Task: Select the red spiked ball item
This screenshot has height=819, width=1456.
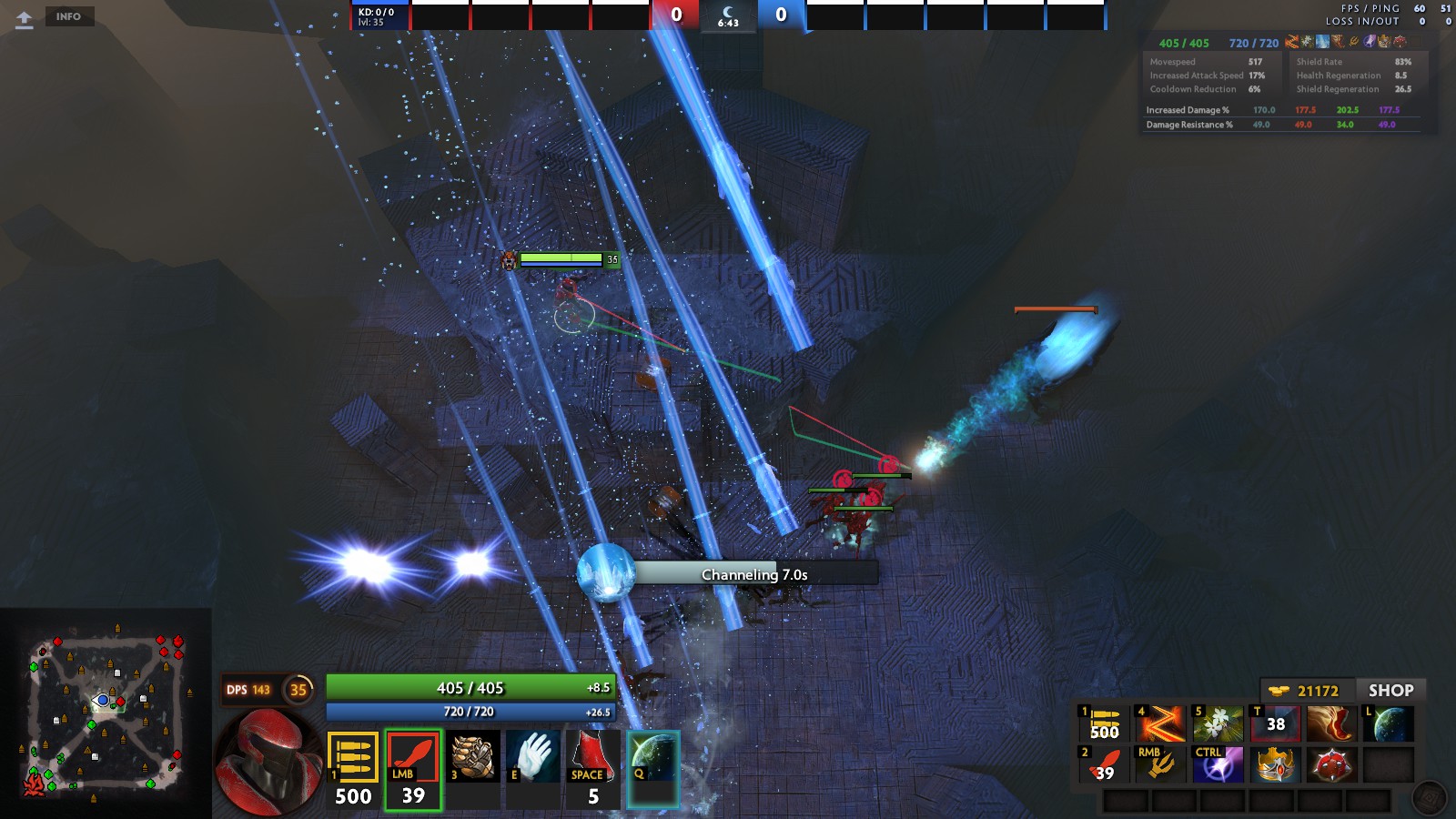Action: (1331, 765)
